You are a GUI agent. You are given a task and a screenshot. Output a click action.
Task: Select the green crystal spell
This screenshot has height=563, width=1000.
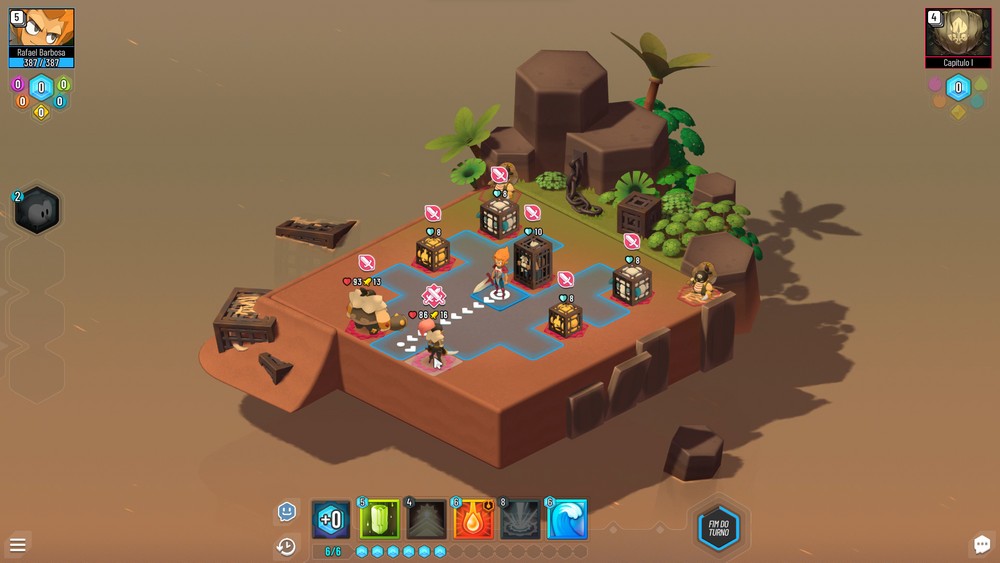tap(379, 520)
